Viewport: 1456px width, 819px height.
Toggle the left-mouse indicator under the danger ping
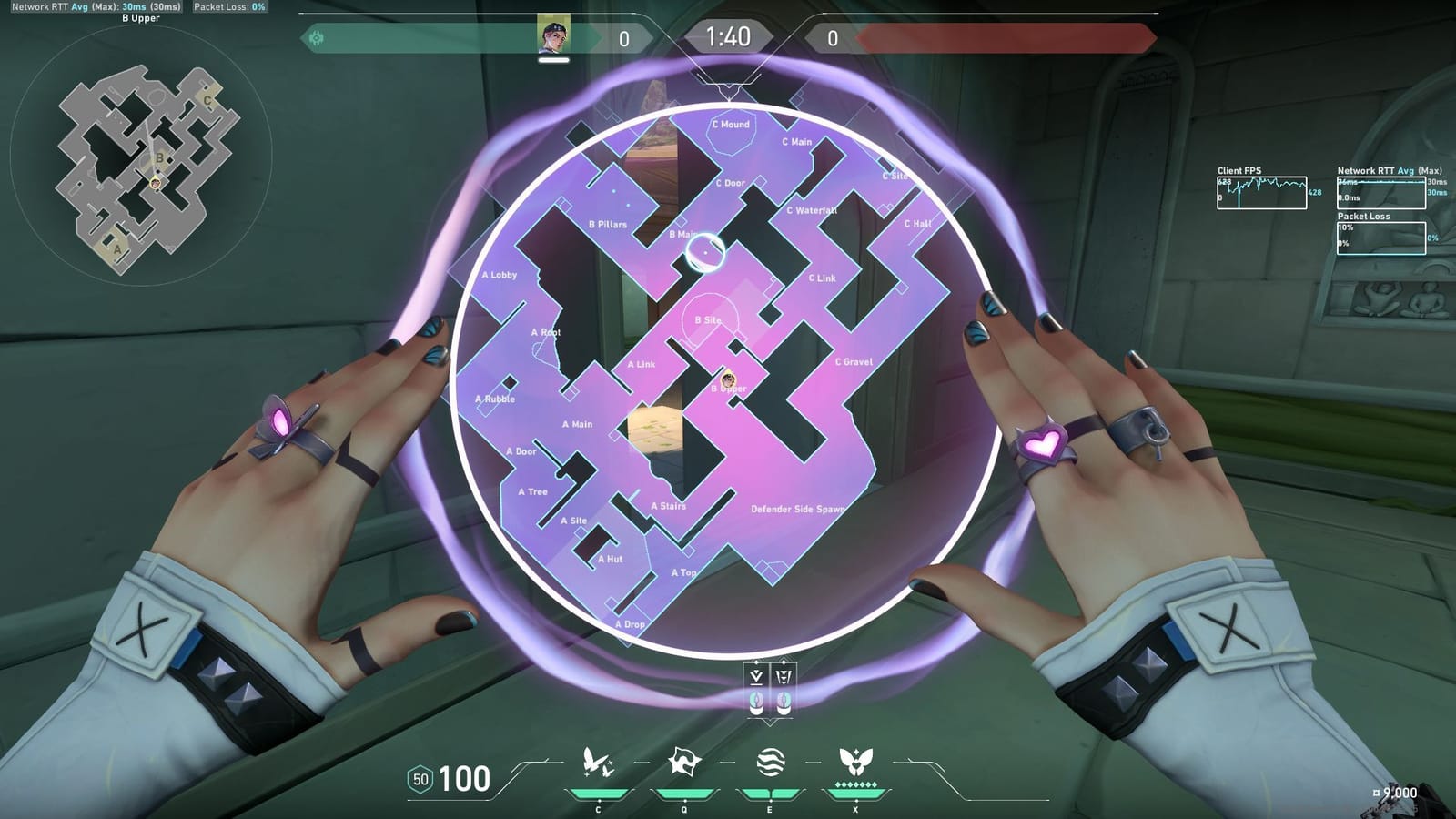coord(756,702)
